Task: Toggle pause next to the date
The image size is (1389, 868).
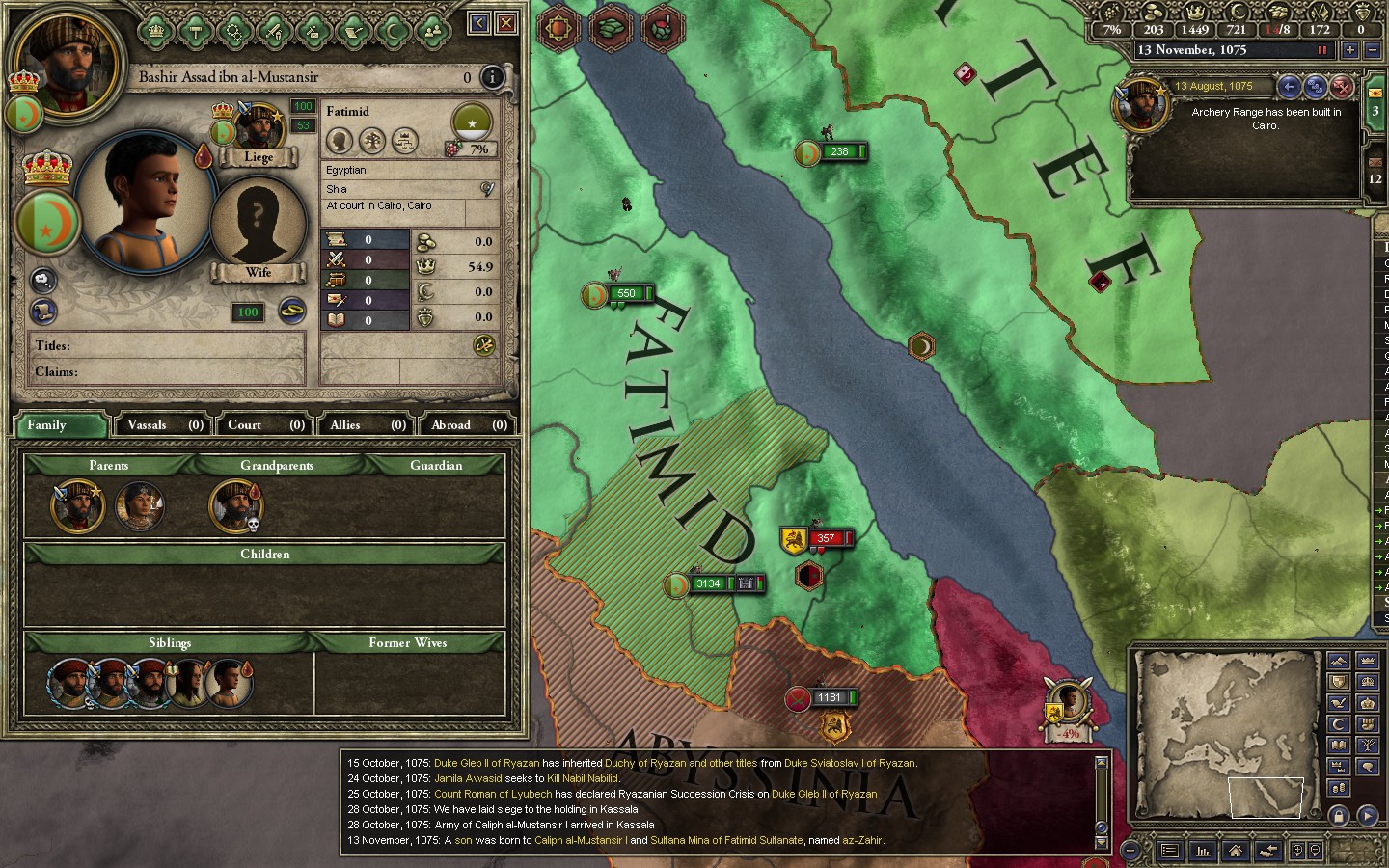Action: pos(1322,50)
